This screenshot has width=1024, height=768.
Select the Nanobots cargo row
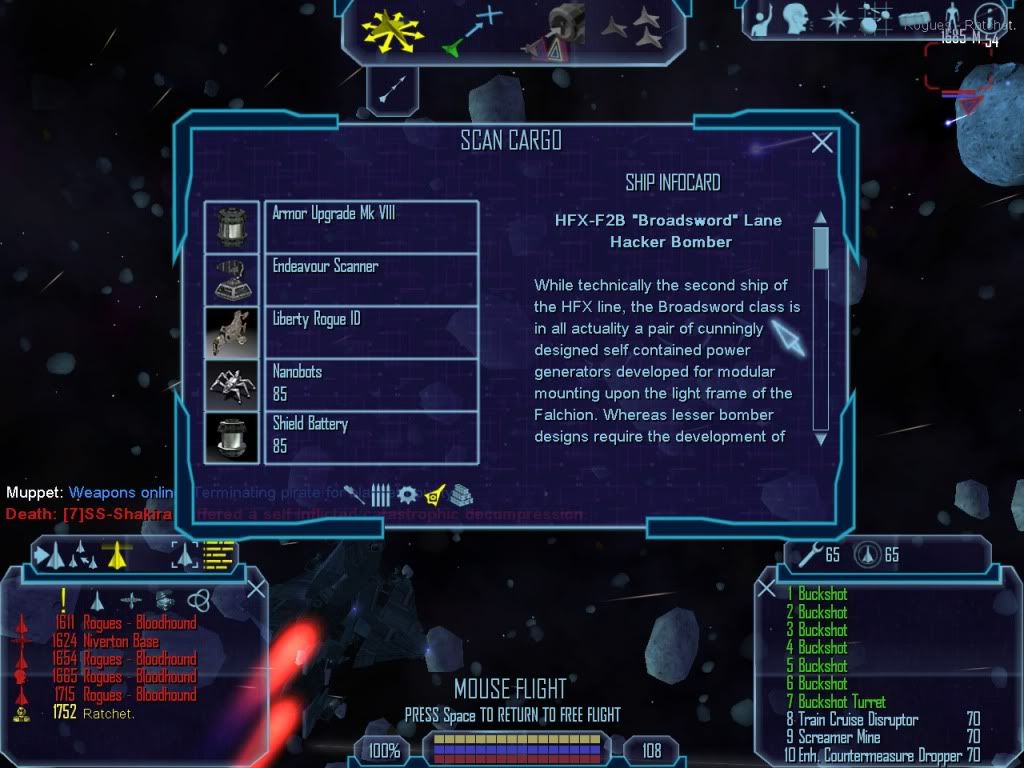371,384
